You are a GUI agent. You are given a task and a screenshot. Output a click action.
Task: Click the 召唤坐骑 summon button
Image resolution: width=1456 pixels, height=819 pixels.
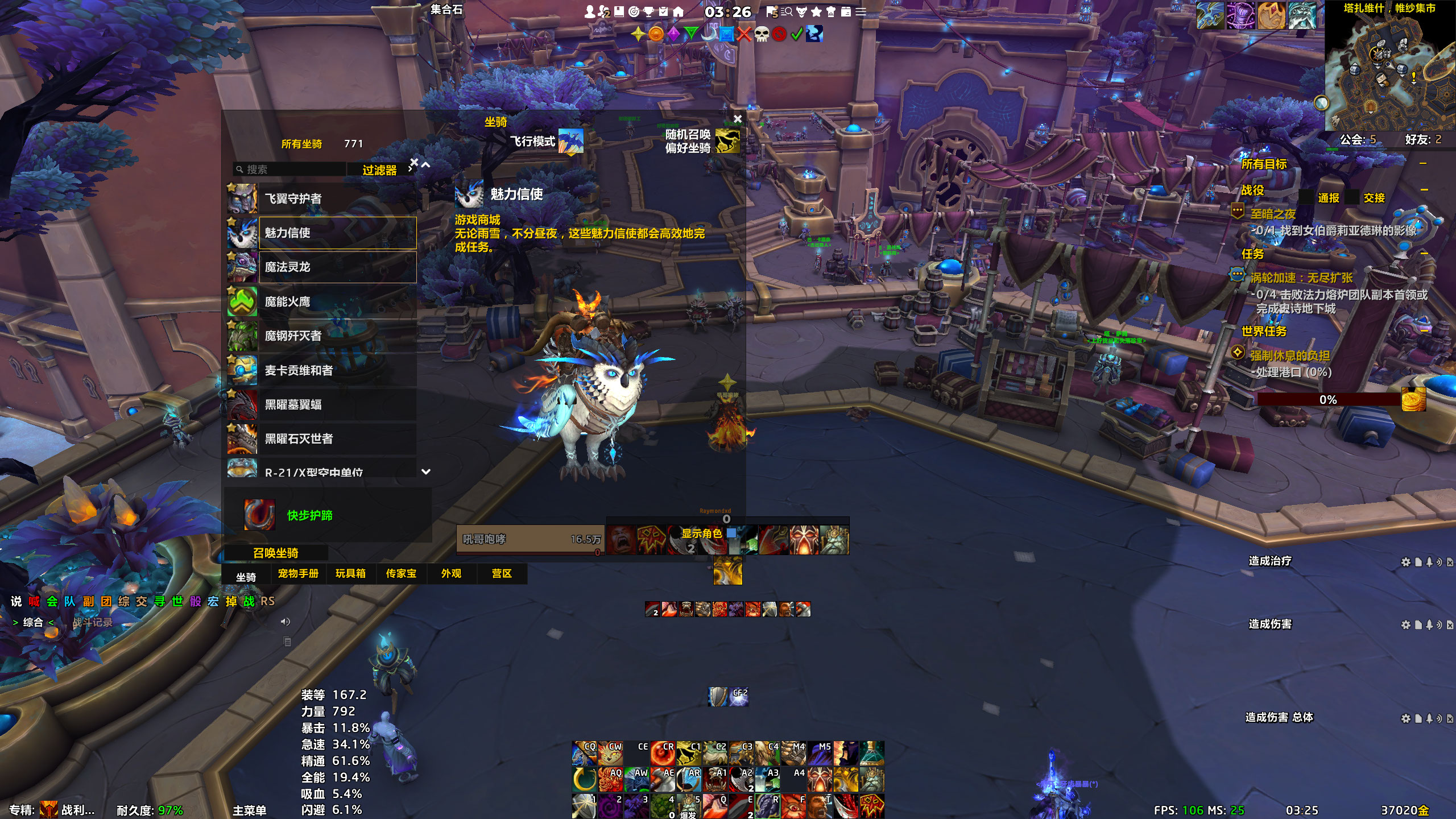tap(276, 553)
